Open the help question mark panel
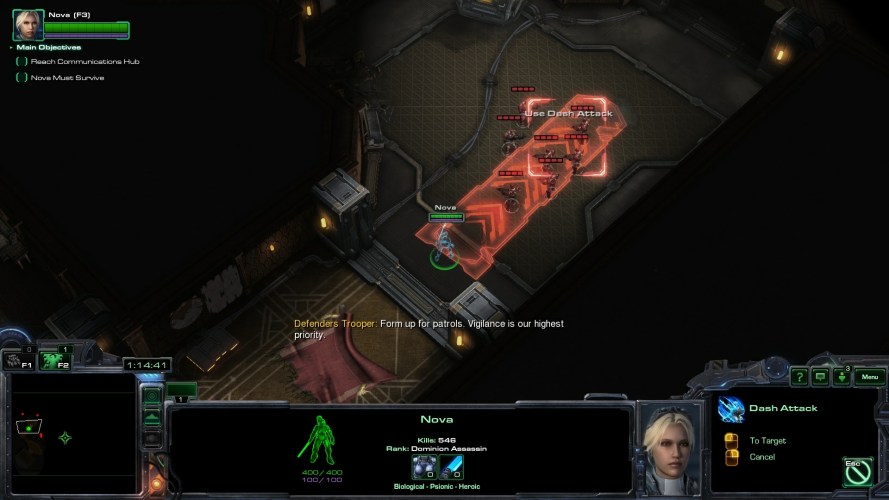This screenshot has width=889, height=500. [799, 377]
